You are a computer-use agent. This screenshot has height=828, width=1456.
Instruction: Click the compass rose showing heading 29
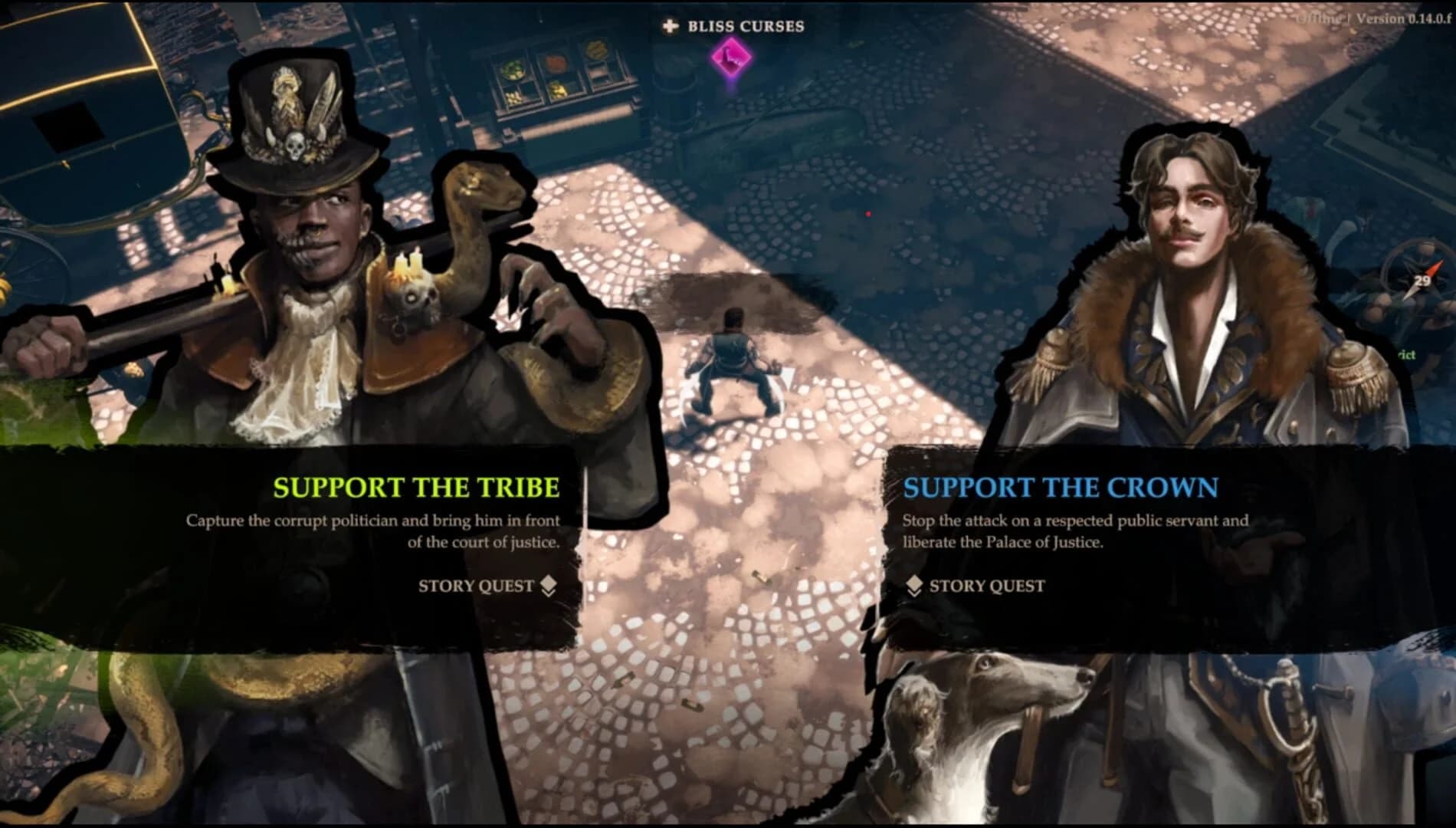1422,278
